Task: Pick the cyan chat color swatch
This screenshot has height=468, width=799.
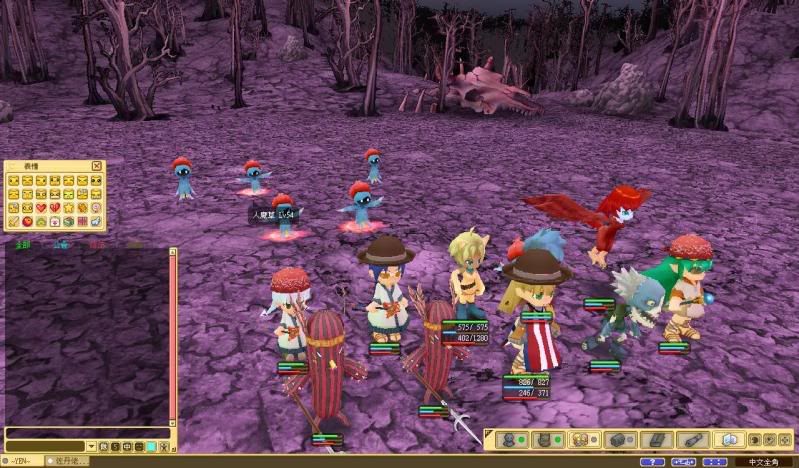Action: coord(152,446)
